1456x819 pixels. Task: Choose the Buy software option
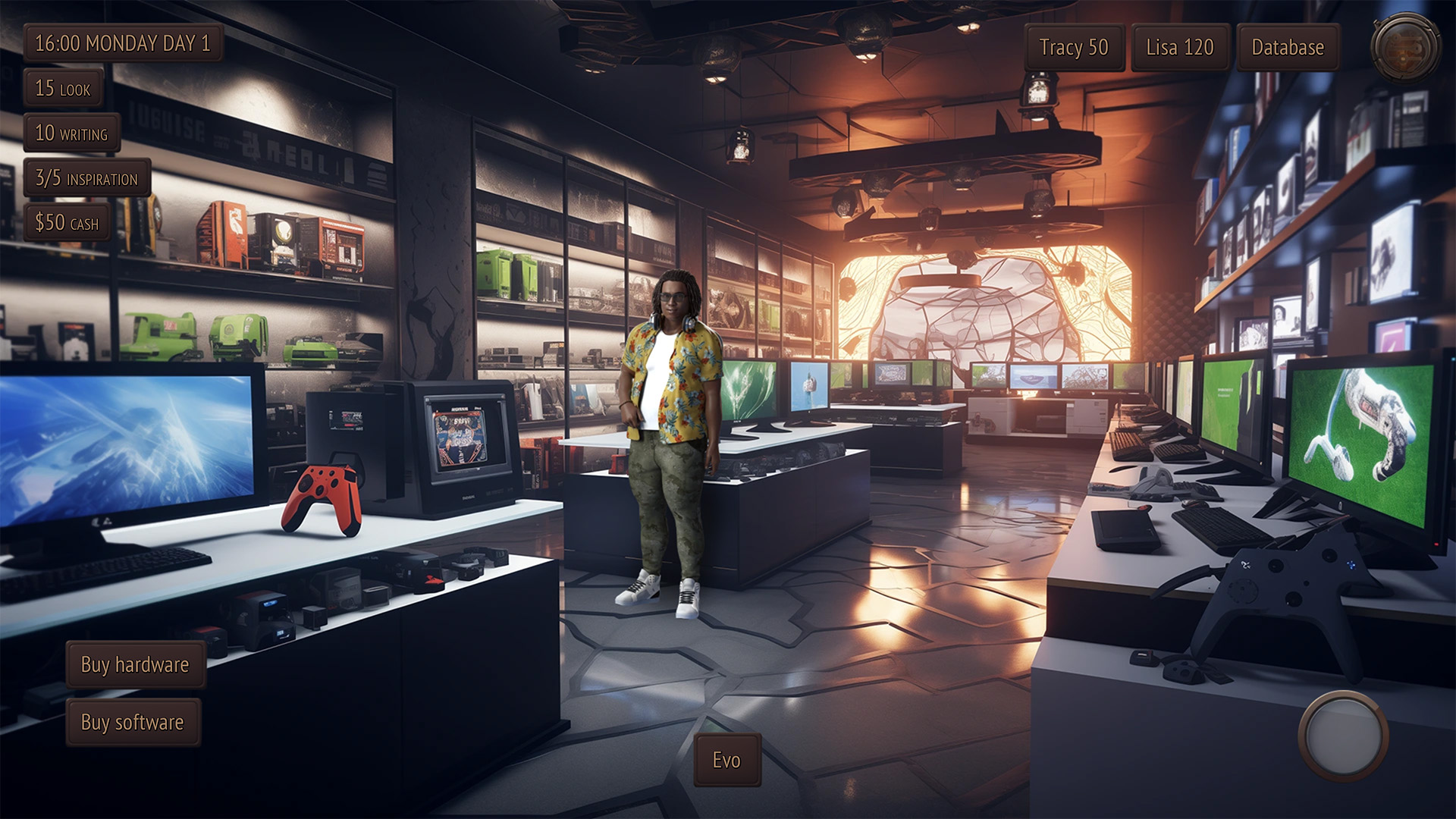[133, 722]
